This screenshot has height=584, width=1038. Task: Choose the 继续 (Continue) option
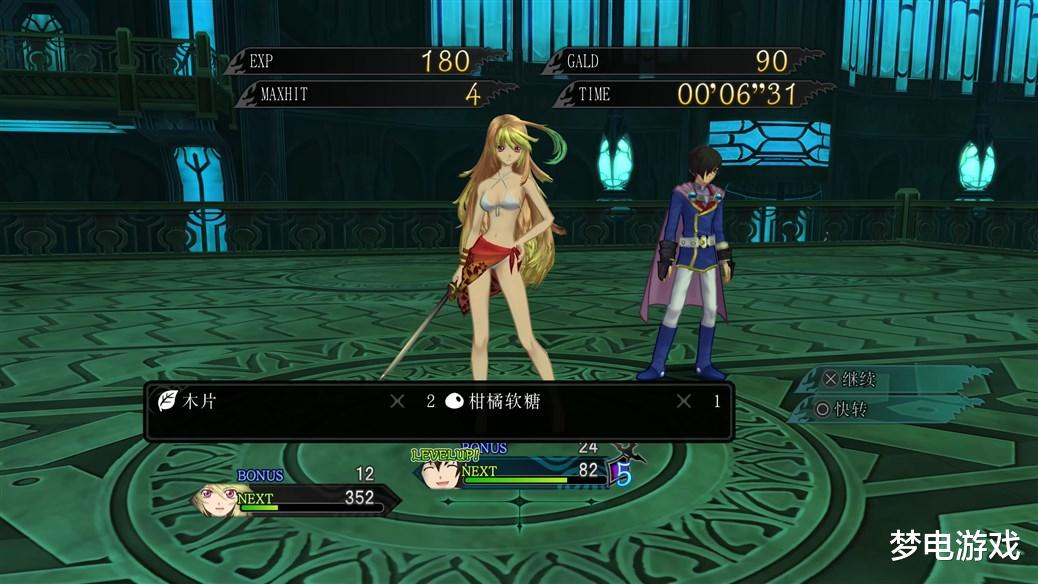click(850, 380)
